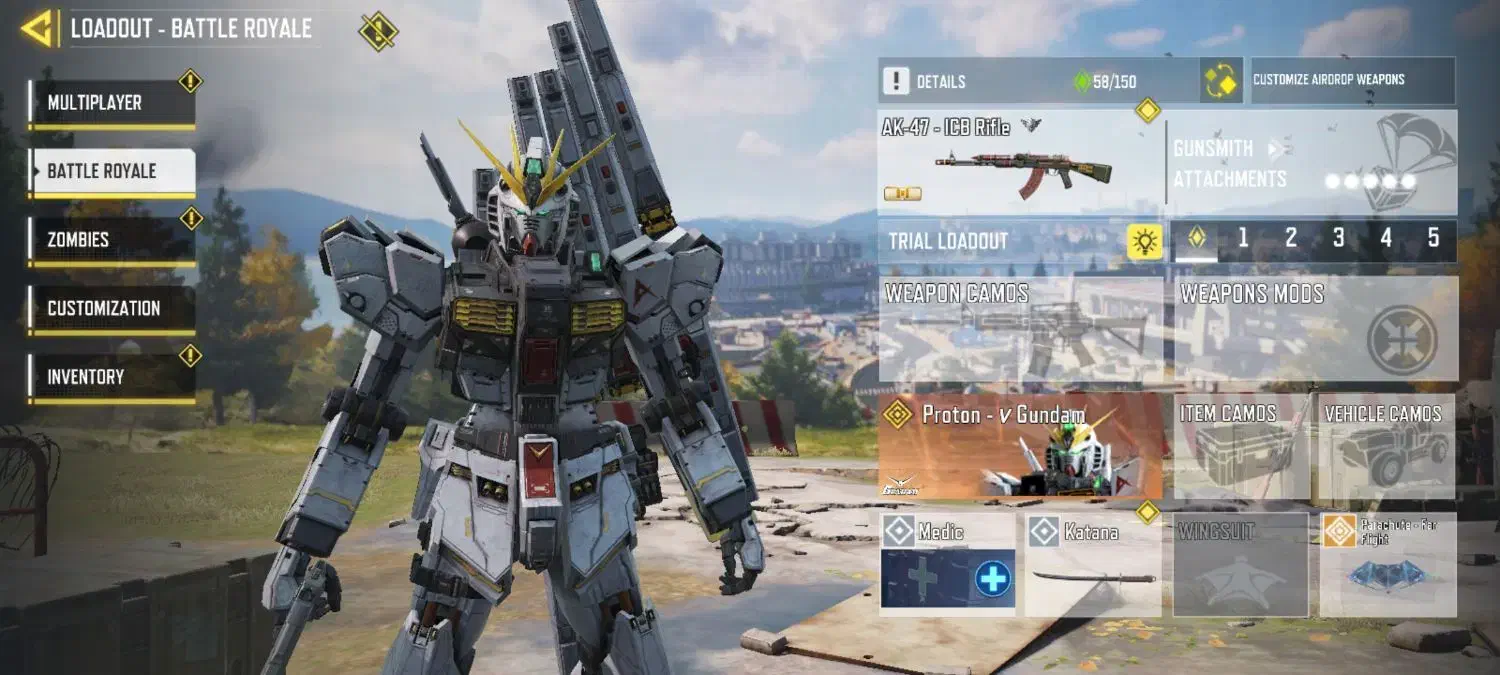Screen dimensions: 1500x675
Task: Choose Customize Airdrop Weapons
Action: (x=1353, y=80)
